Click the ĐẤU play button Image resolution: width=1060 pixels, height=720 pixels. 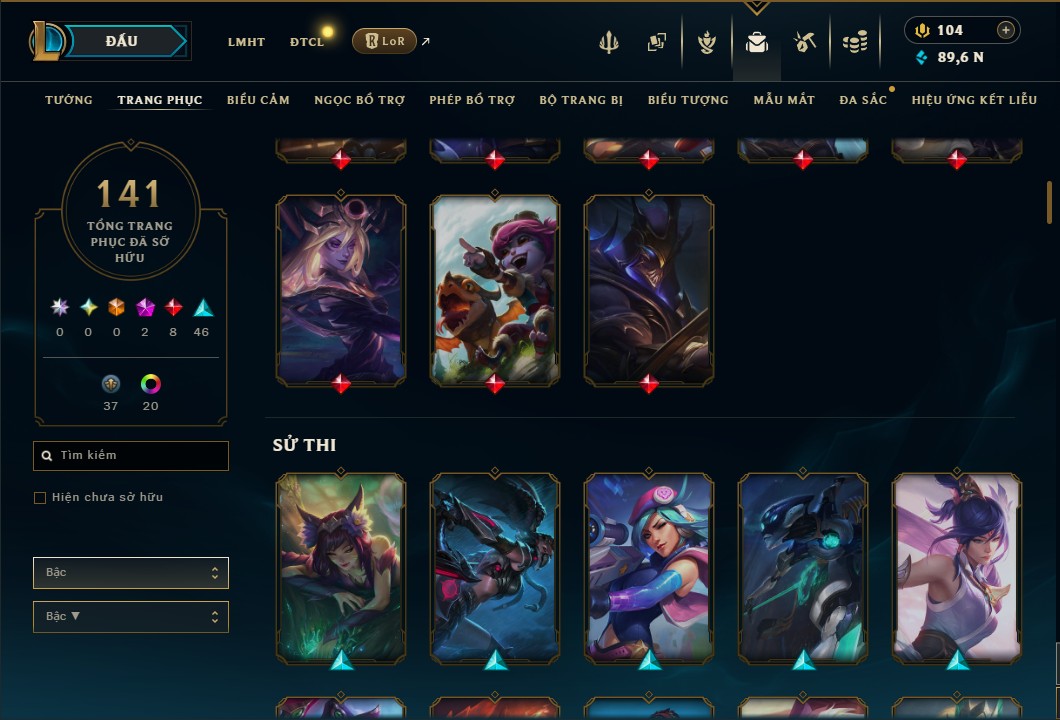(x=122, y=41)
